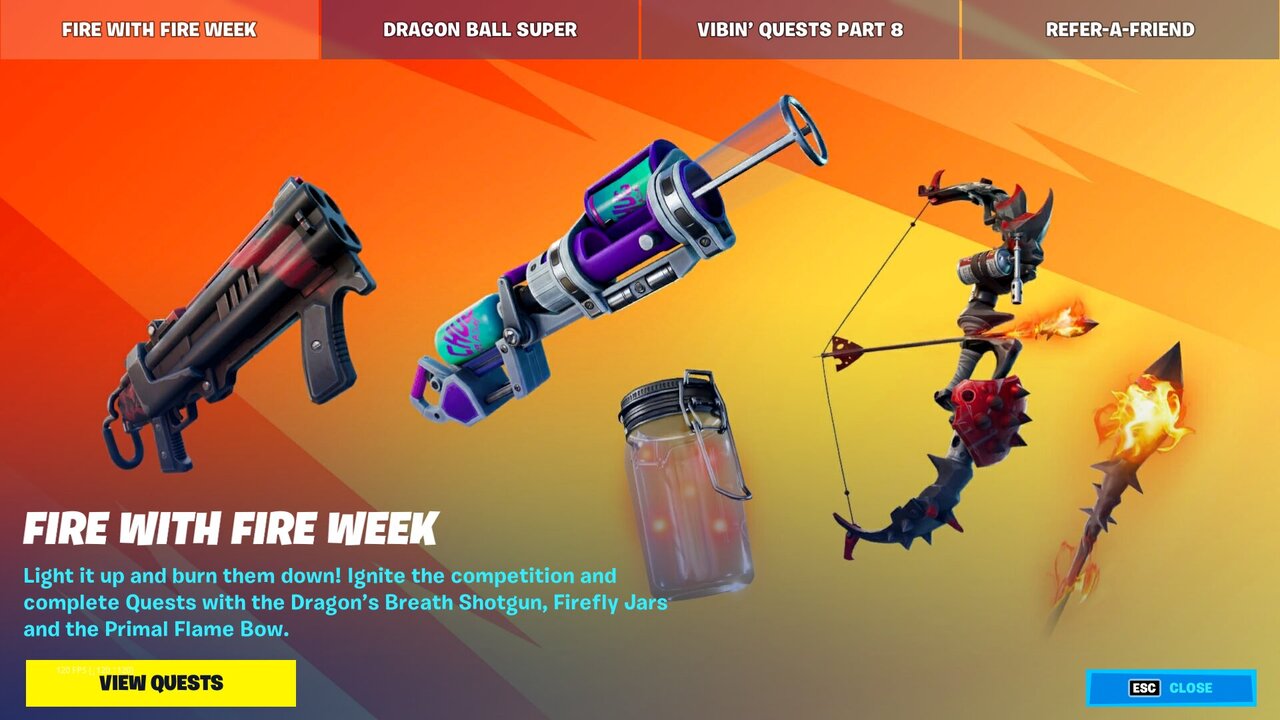
Task: Click the FIRE WITH FIRE WEEK heading
Action: (x=230, y=523)
